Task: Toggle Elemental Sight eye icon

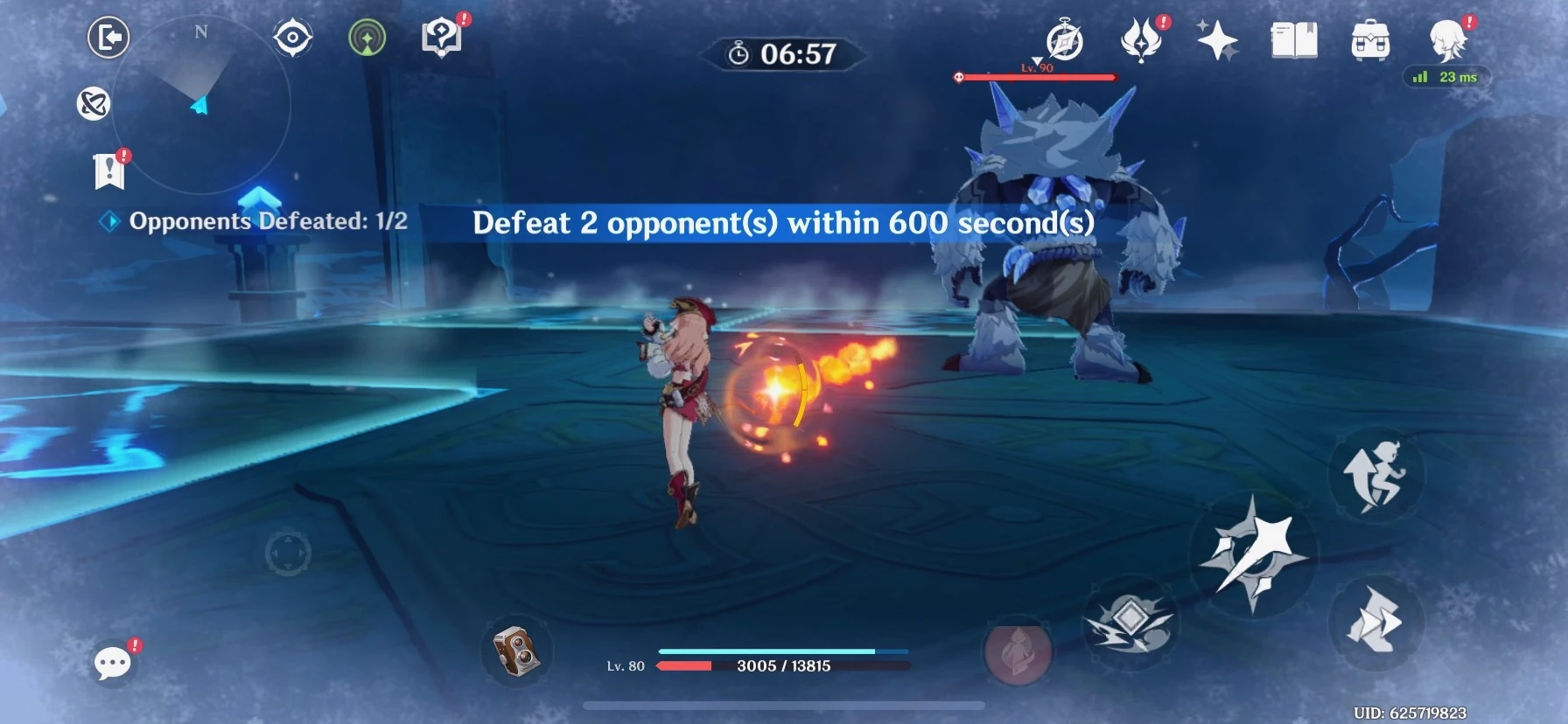Action: pos(291,38)
